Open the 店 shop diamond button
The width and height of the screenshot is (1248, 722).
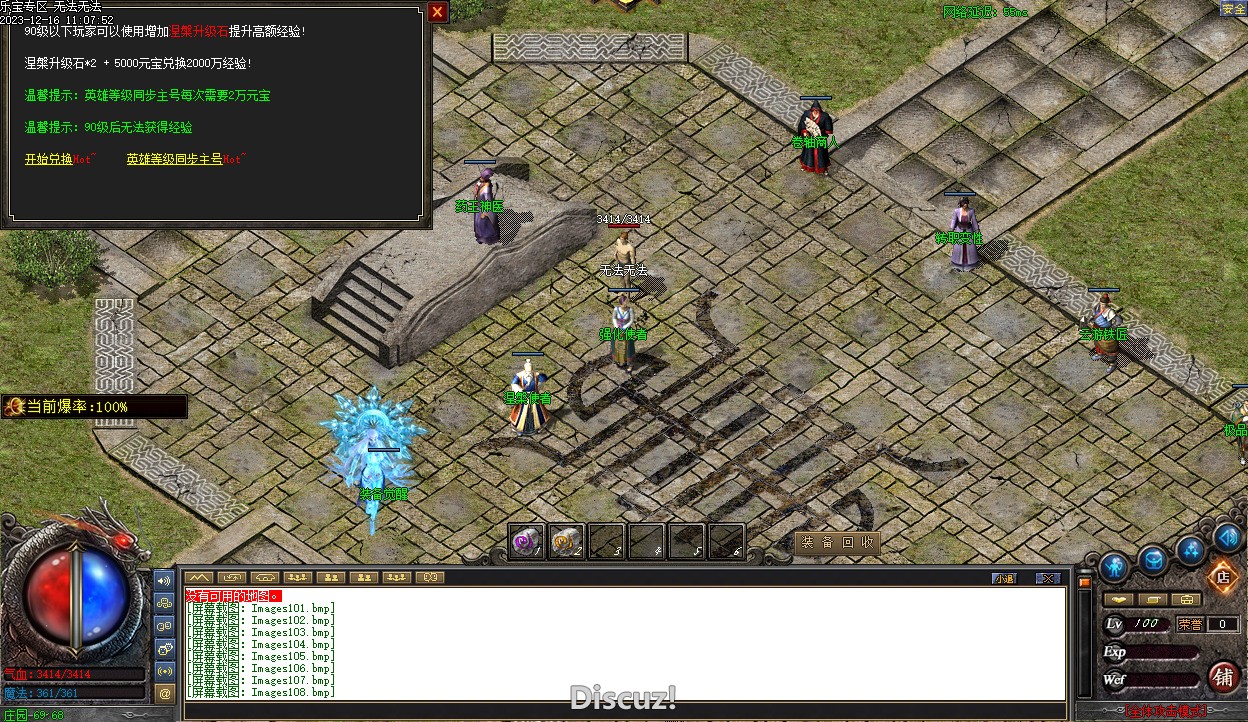(1221, 576)
